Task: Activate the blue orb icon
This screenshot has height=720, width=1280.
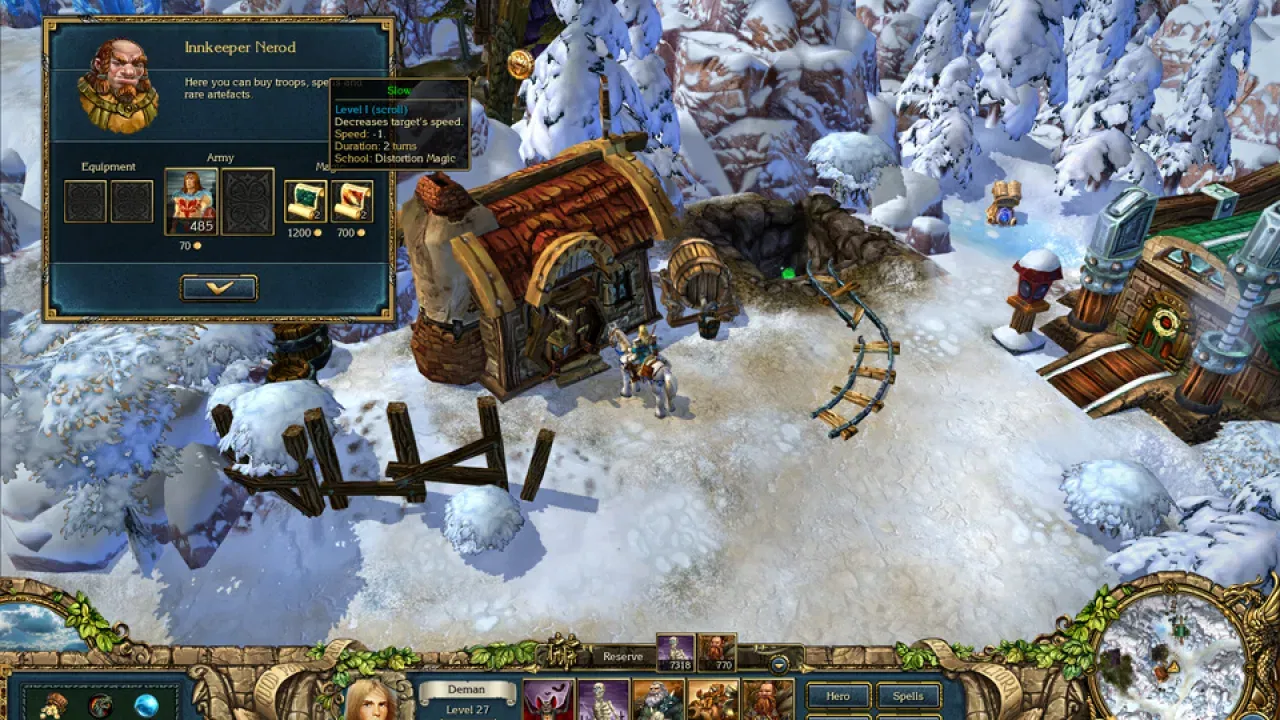Action: (147, 705)
